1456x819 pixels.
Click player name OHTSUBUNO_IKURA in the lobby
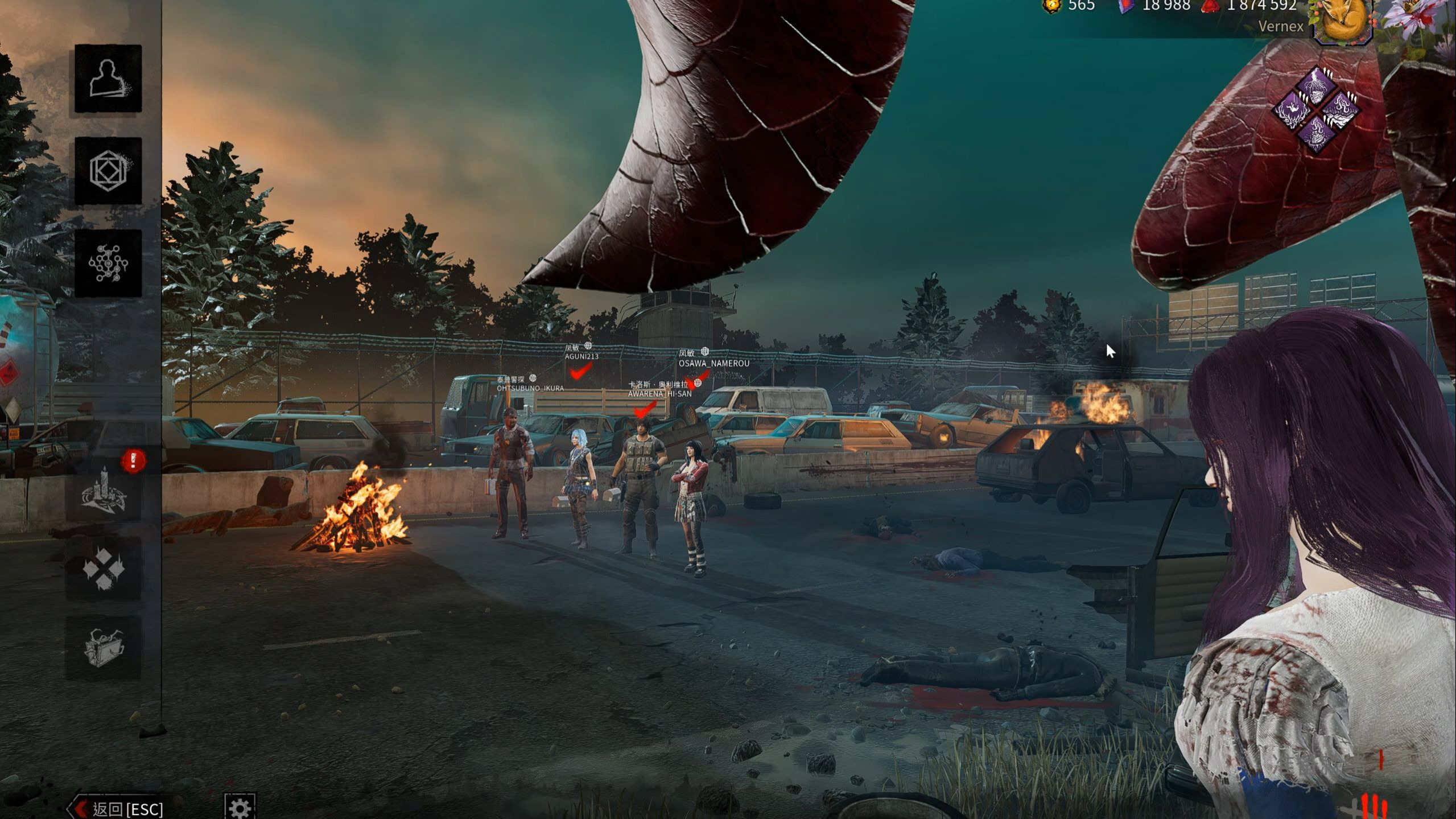pos(530,388)
